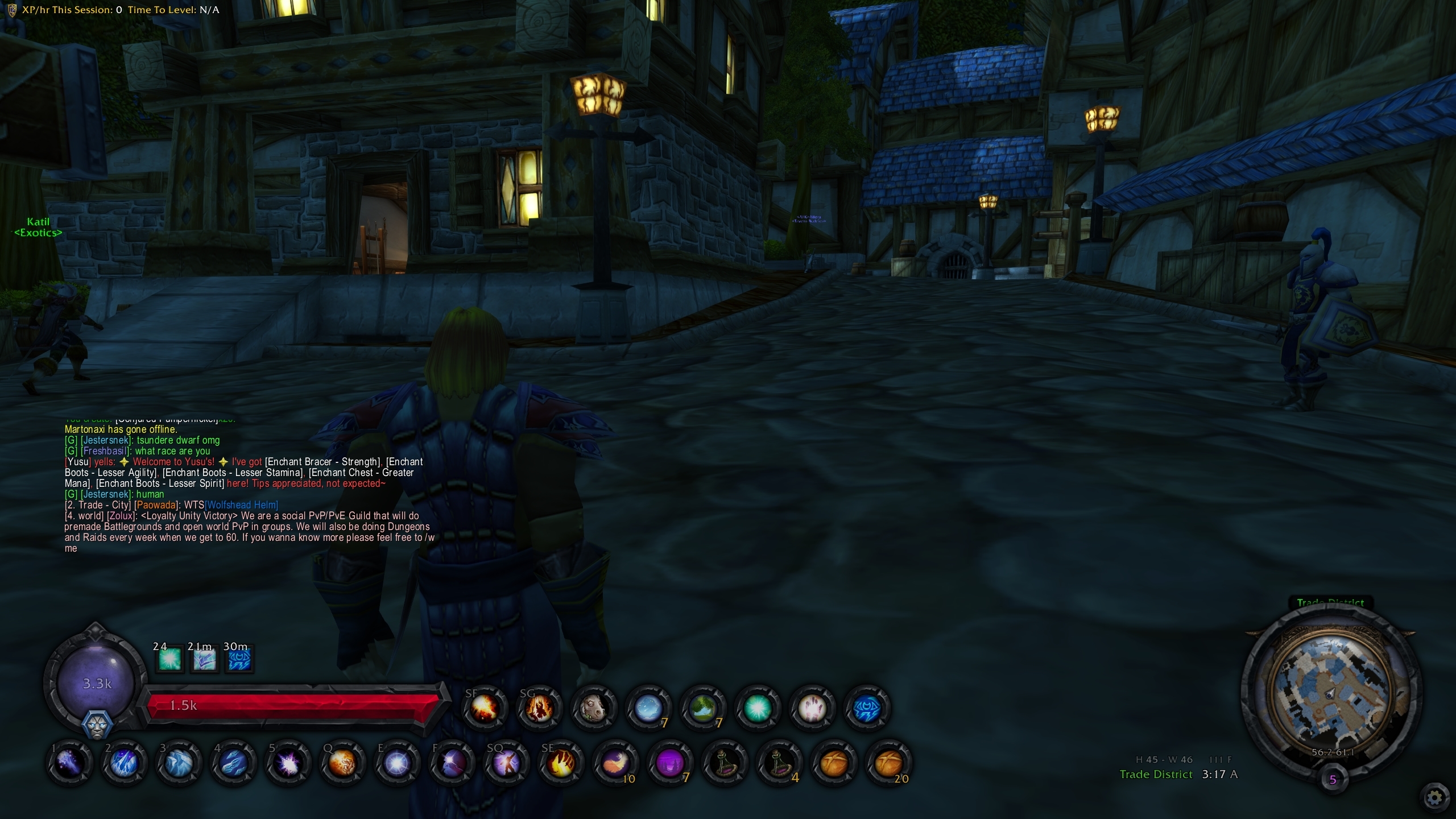Activate the fire spell on the SG slot
The height and width of the screenshot is (819, 1456).
(x=539, y=707)
